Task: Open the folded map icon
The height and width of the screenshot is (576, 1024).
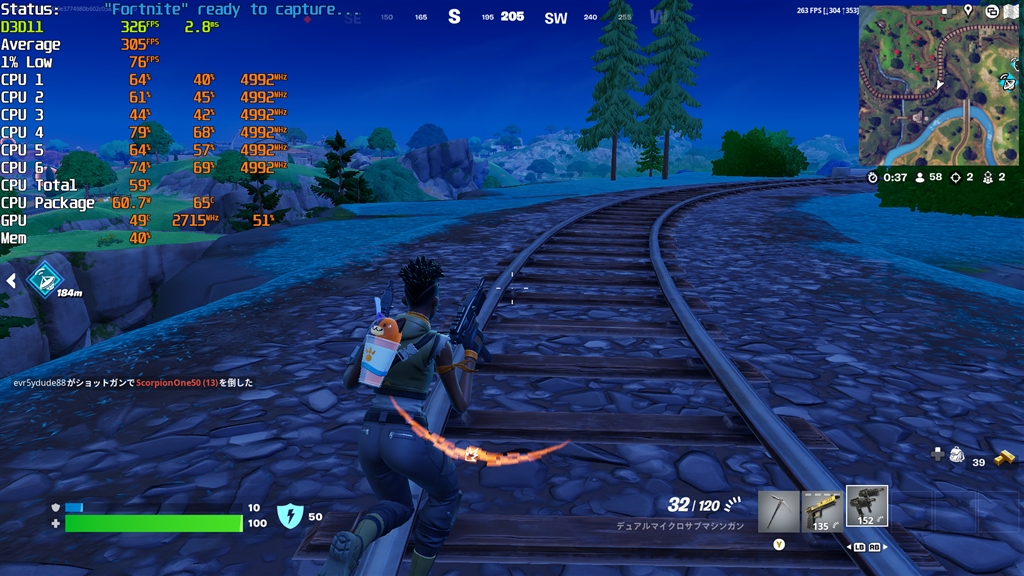Action: pyautogui.click(x=1010, y=11)
